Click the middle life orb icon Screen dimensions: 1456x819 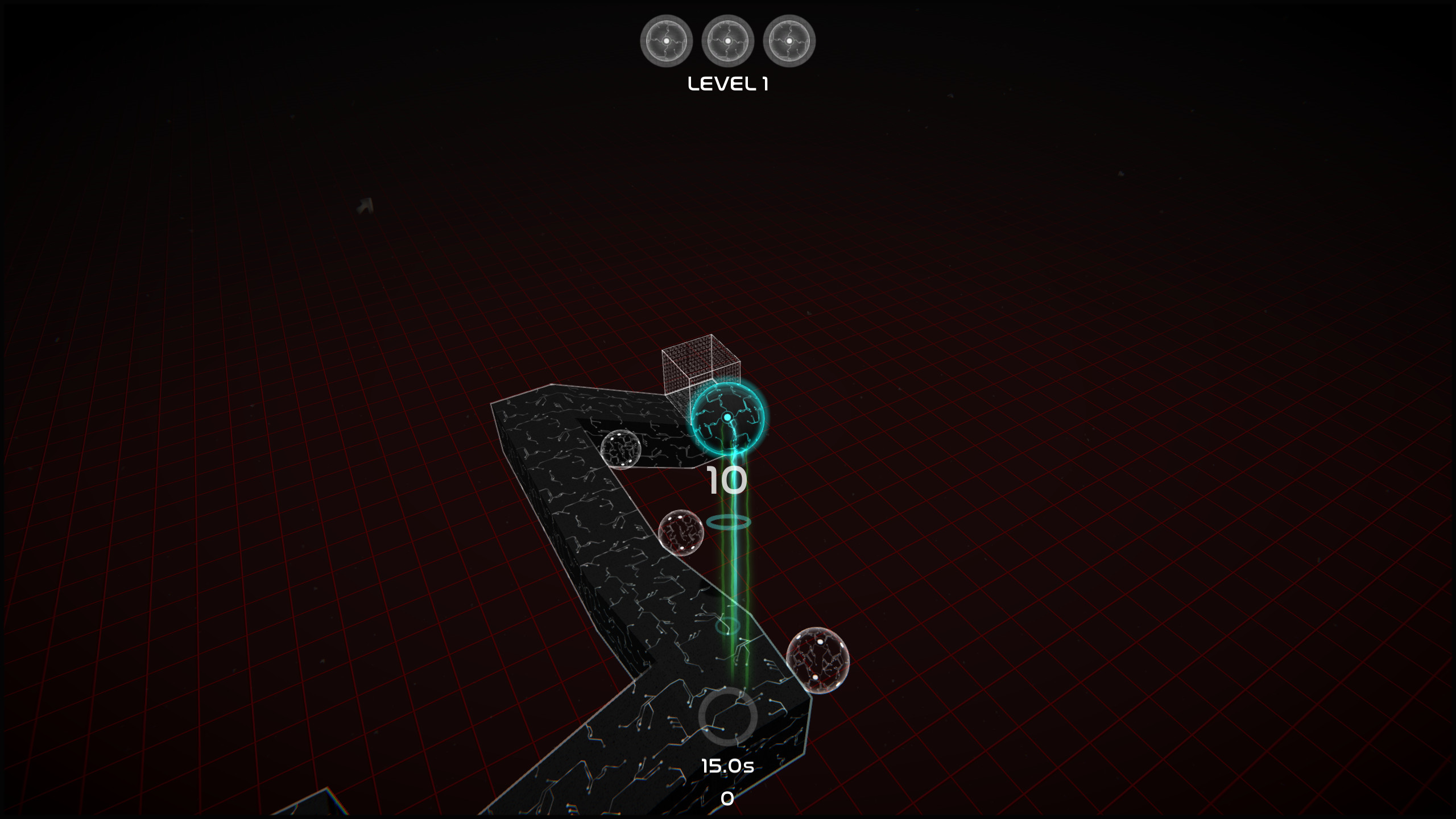729,40
